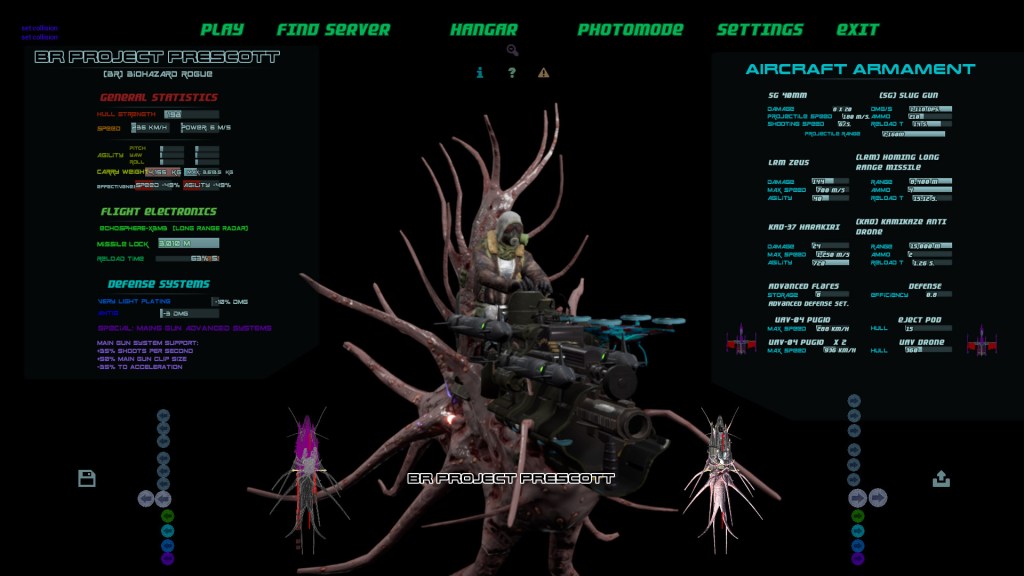Show aircraft info with the blue 'i' icon

coord(480,72)
